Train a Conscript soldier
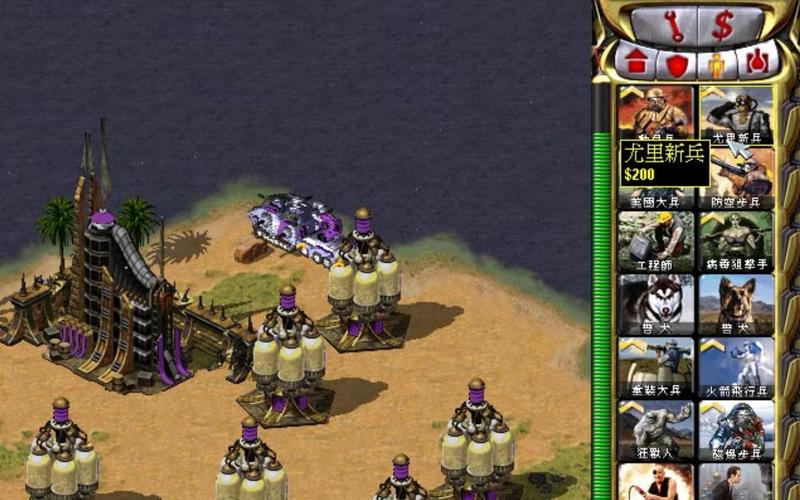 pyautogui.click(x=656, y=112)
